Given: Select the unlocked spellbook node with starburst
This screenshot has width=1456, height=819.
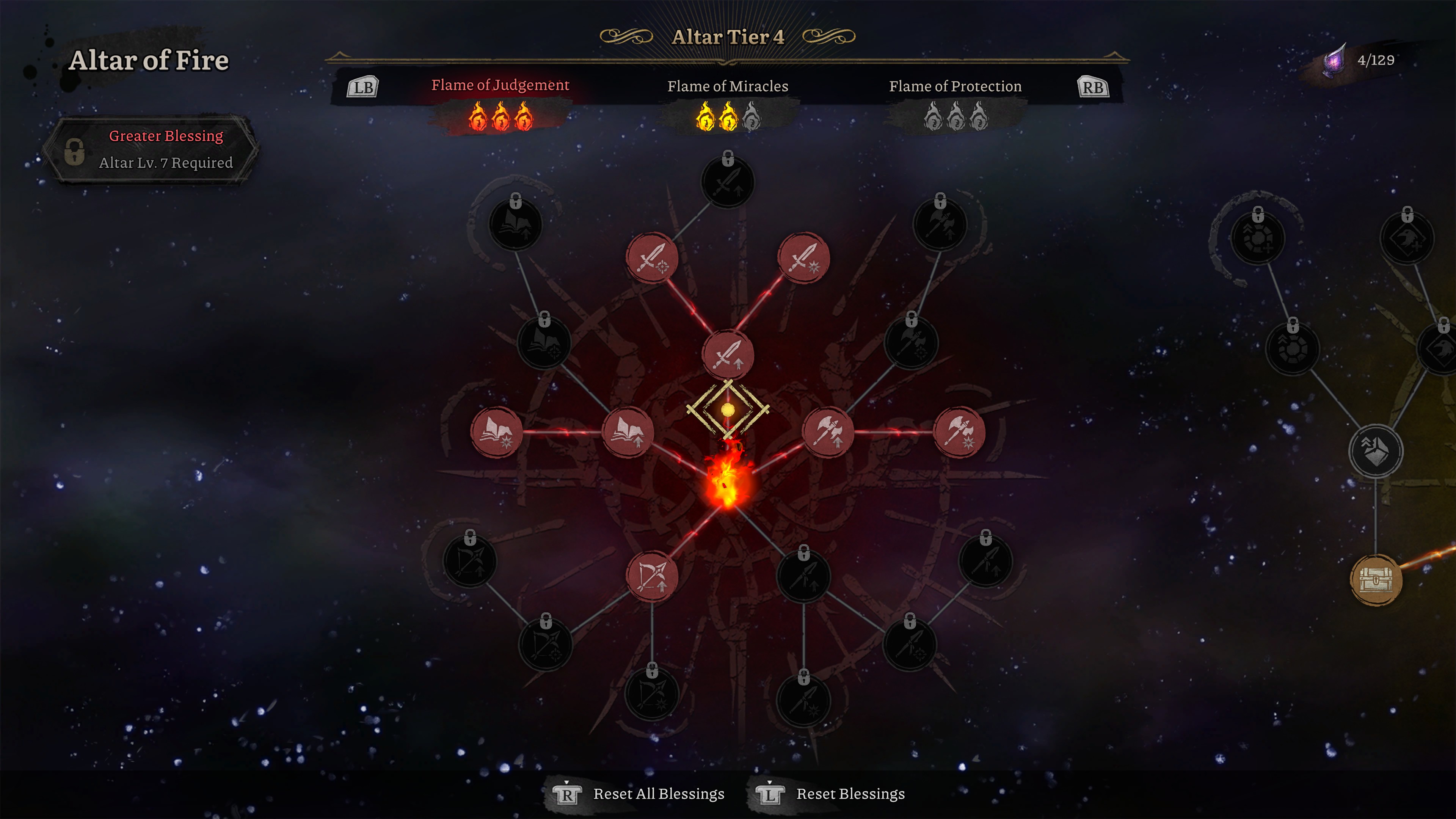Looking at the screenshot, I should coord(496,432).
